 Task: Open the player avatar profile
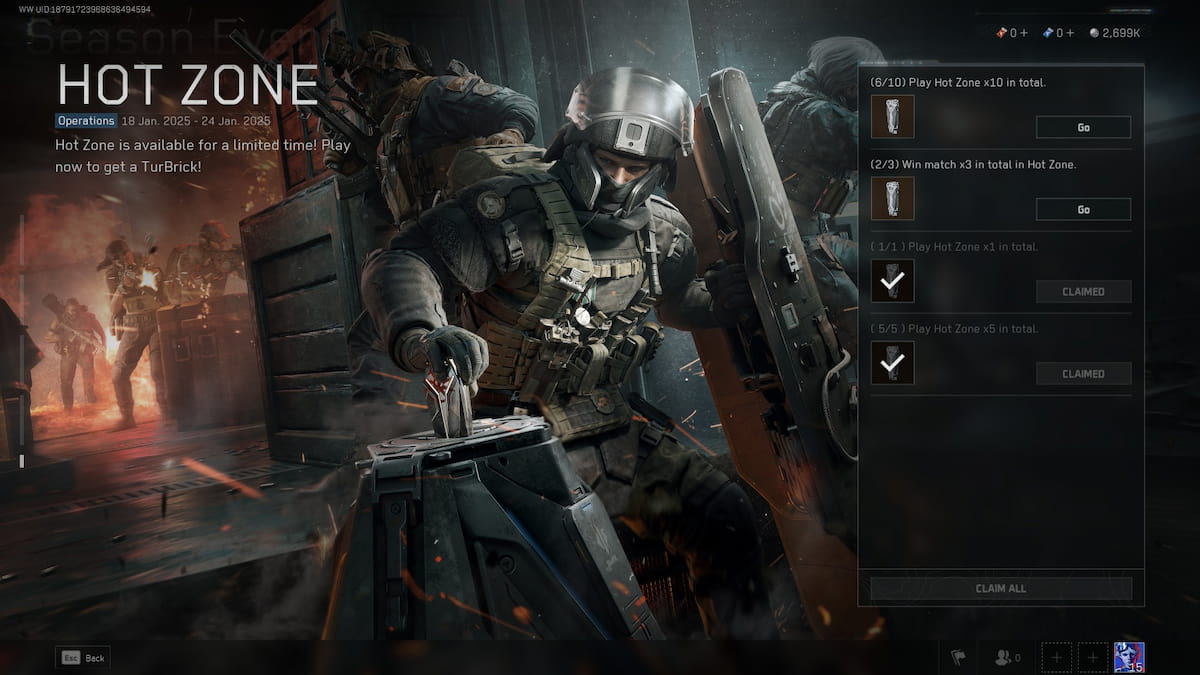tap(1129, 657)
